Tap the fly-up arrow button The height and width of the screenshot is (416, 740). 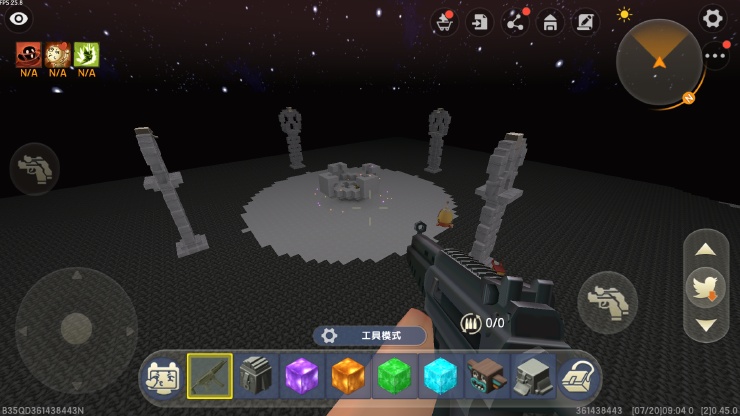tap(705, 249)
